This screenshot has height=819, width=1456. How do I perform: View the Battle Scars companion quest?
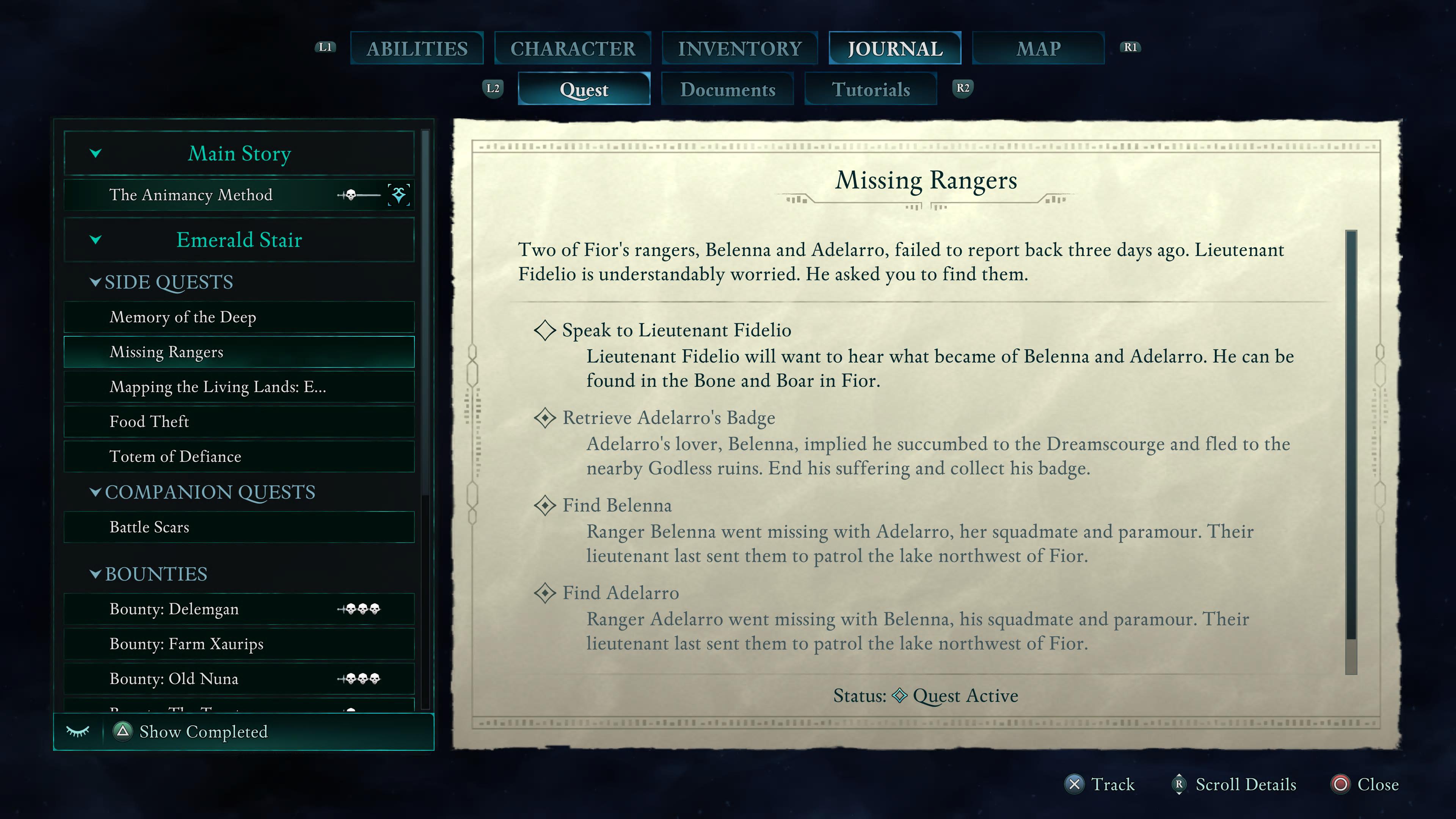click(x=149, y=527)
